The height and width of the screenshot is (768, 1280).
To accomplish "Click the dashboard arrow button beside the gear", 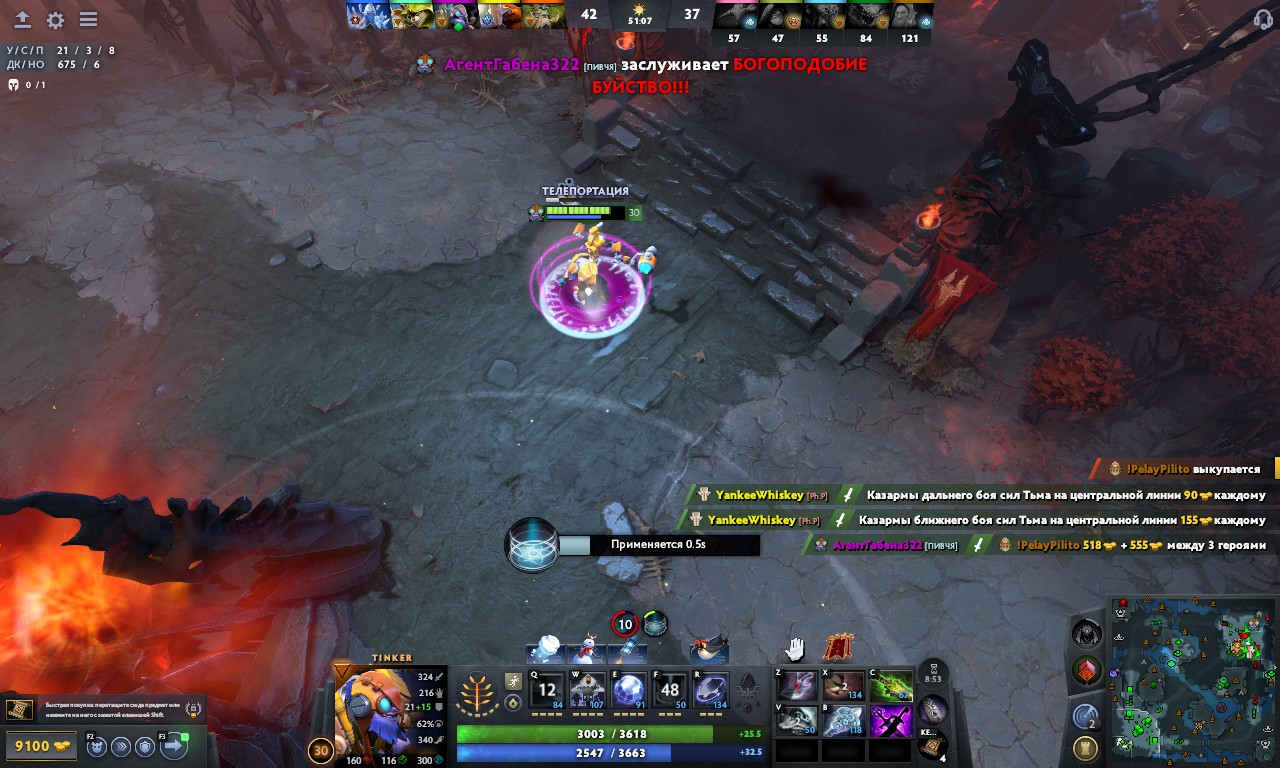I will coord(22,20).
